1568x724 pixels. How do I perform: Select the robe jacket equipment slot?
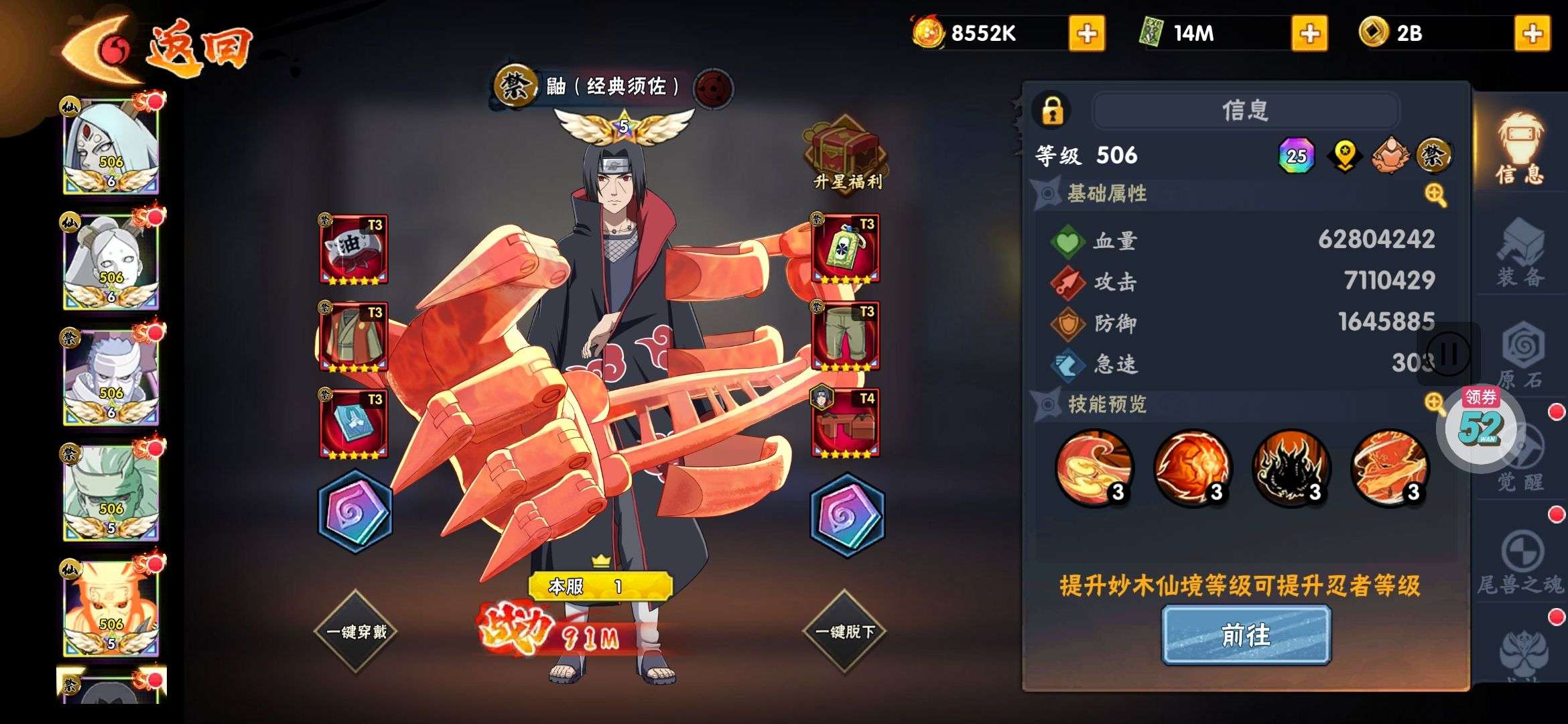354,337
